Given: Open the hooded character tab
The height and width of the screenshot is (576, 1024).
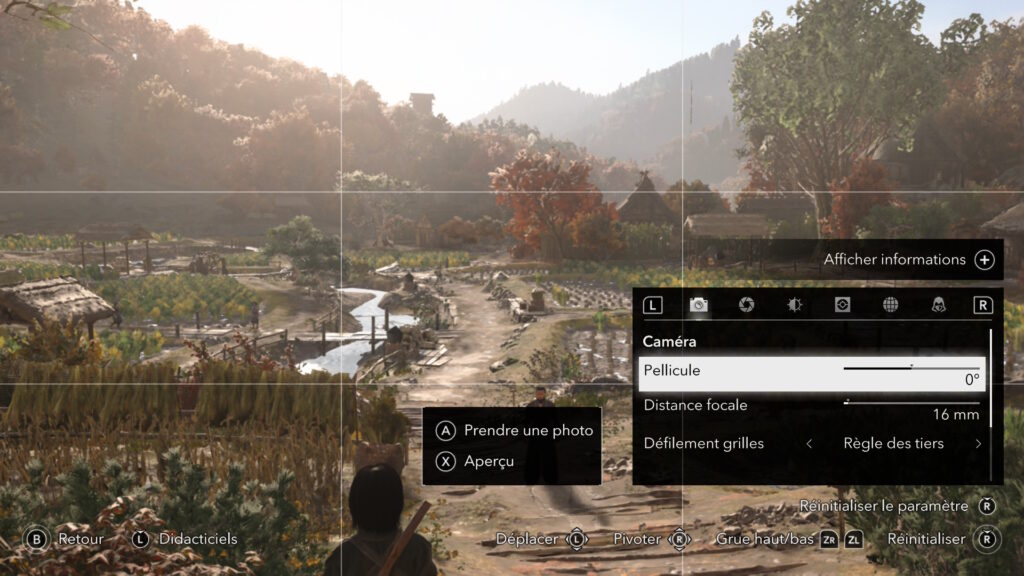Looking at the screenshot, I should (x=938, y=305).
